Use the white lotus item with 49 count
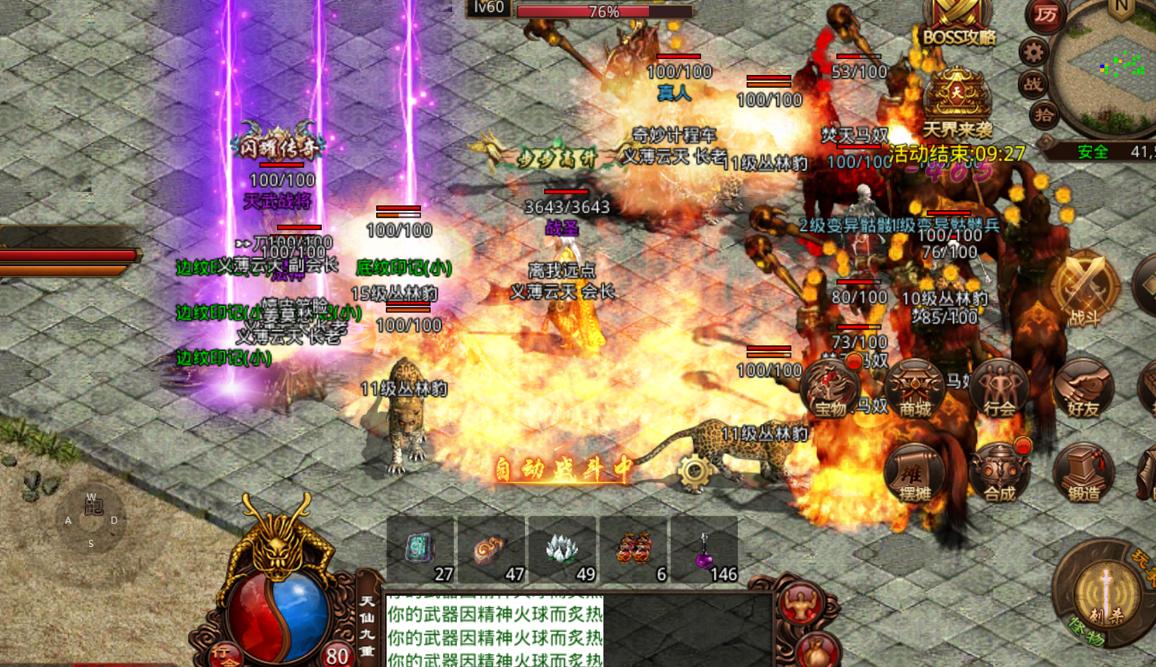Screen dimensions: 1156x667 [x=562, y=549]
